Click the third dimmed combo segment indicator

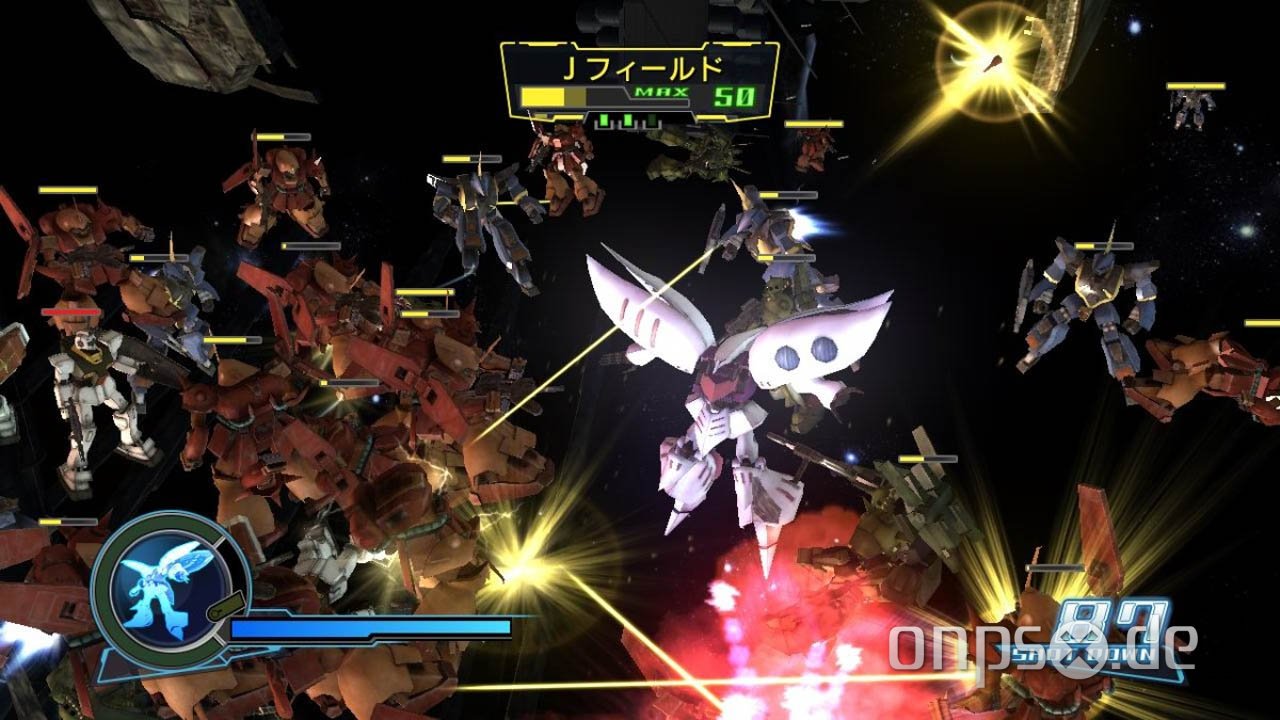pos(652,122)
